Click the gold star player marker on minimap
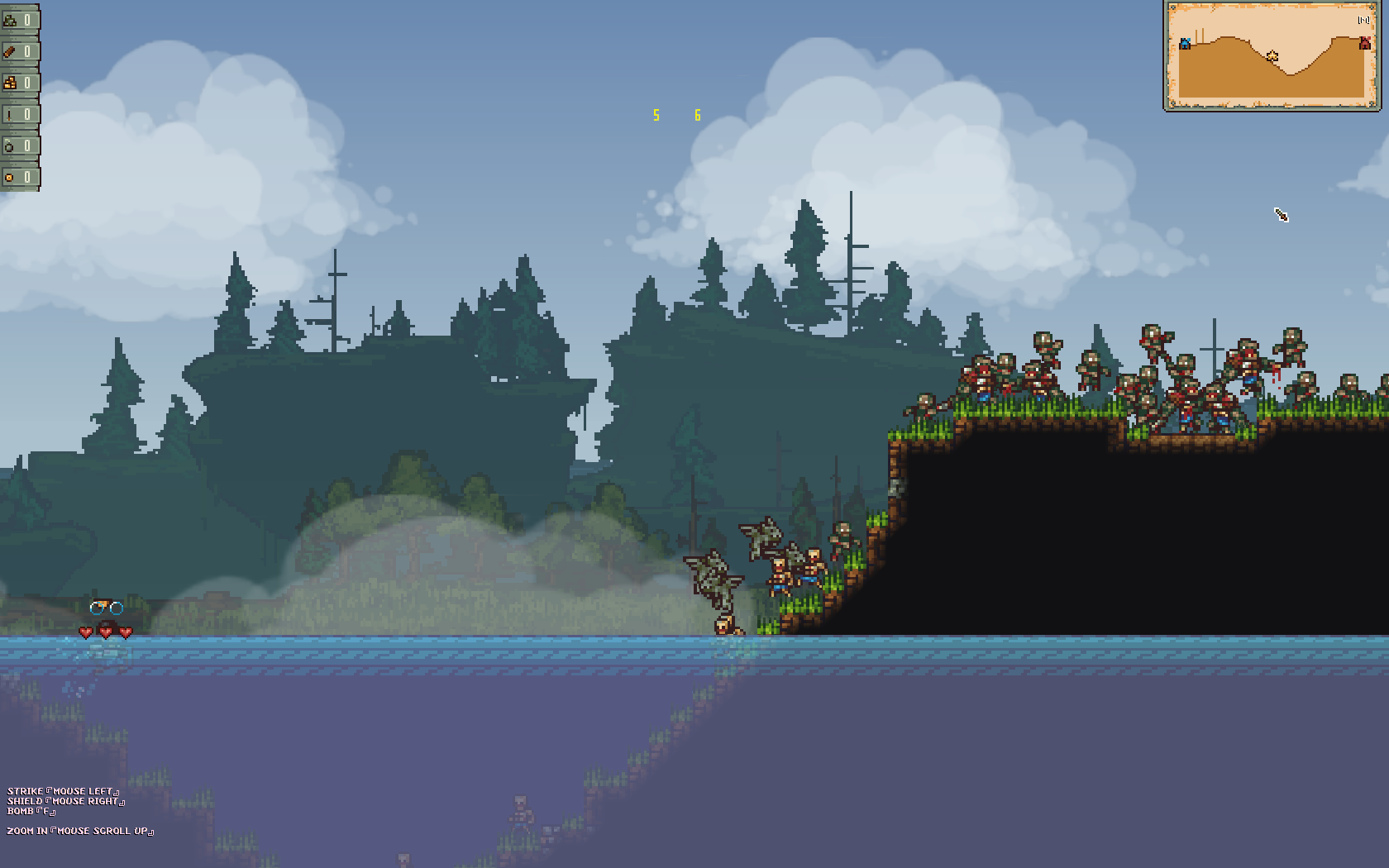1389x868 pixels. click(1272, 56)
